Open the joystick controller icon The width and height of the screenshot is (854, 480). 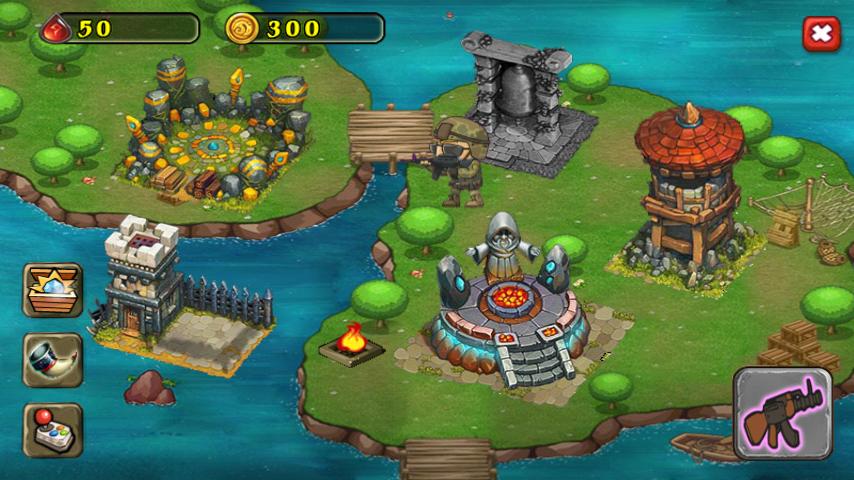click(52, 430)
